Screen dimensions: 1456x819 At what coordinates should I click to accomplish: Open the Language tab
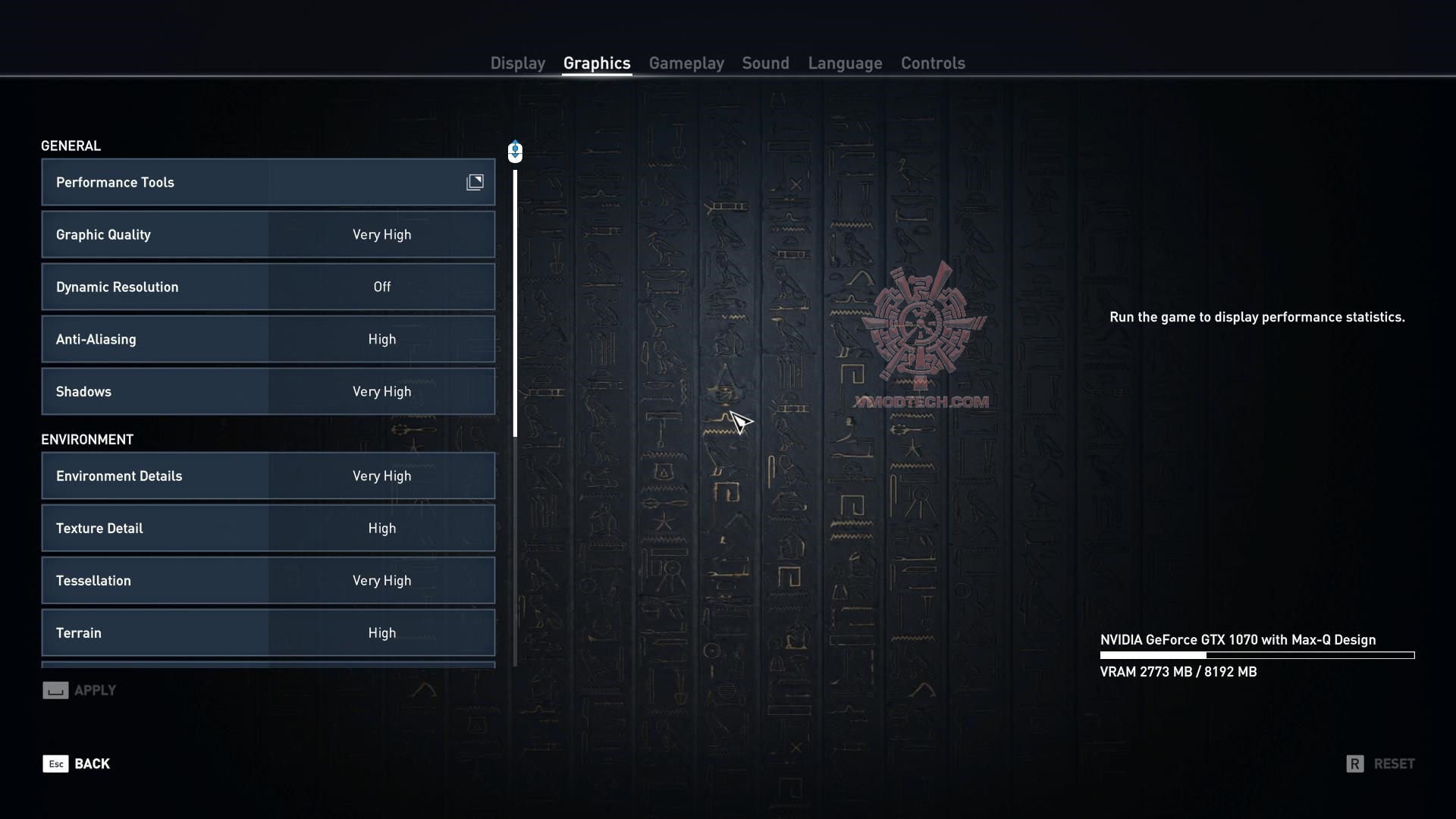click(845, 64)
